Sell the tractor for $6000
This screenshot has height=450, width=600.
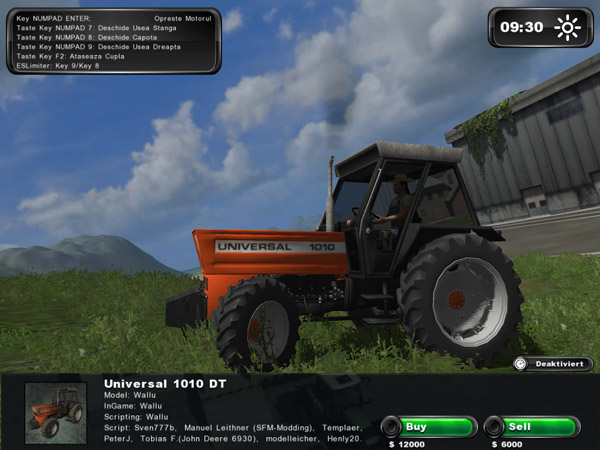[x=531, y=427]
